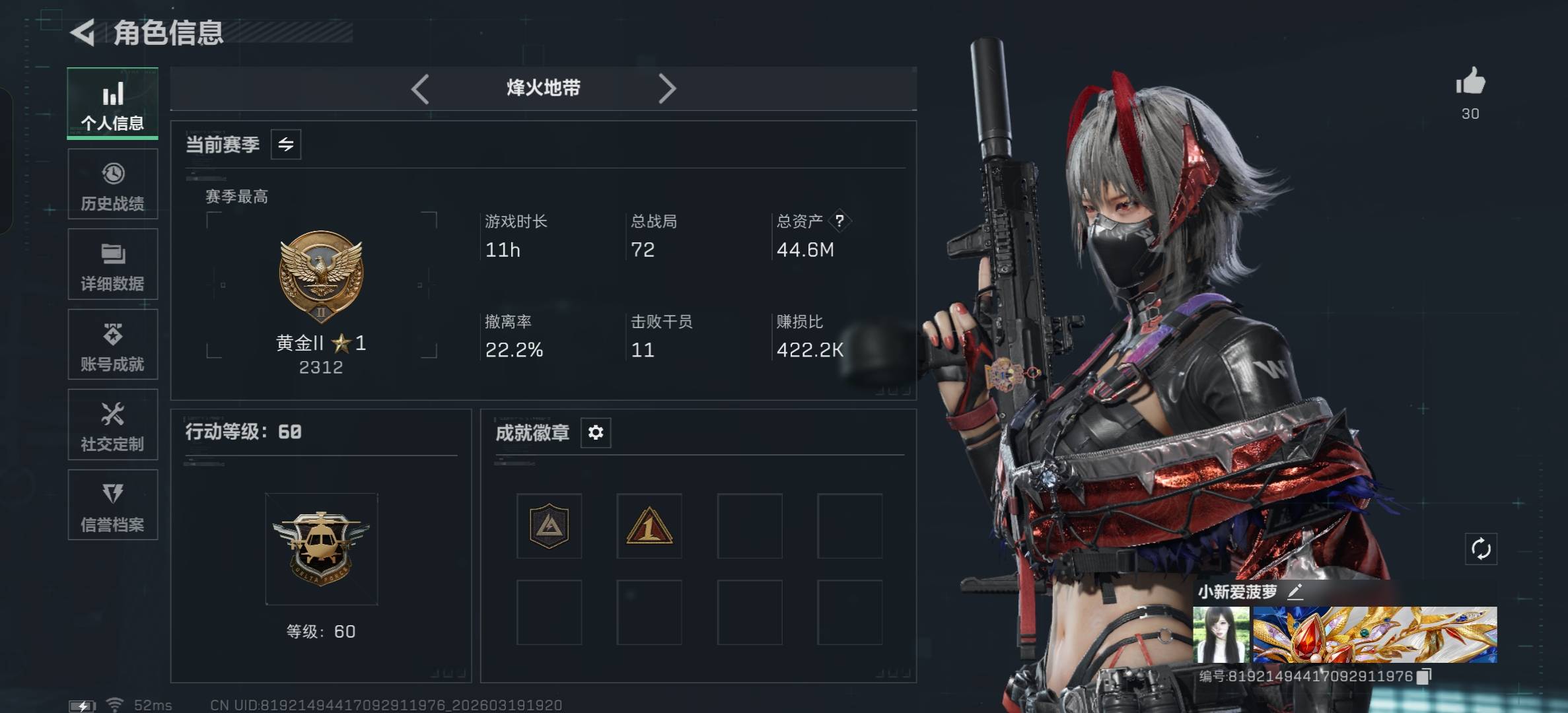Toggle the 当前赛季 season switch button
The width and height of the screenshot is (1568, 713).
(286, 145)
